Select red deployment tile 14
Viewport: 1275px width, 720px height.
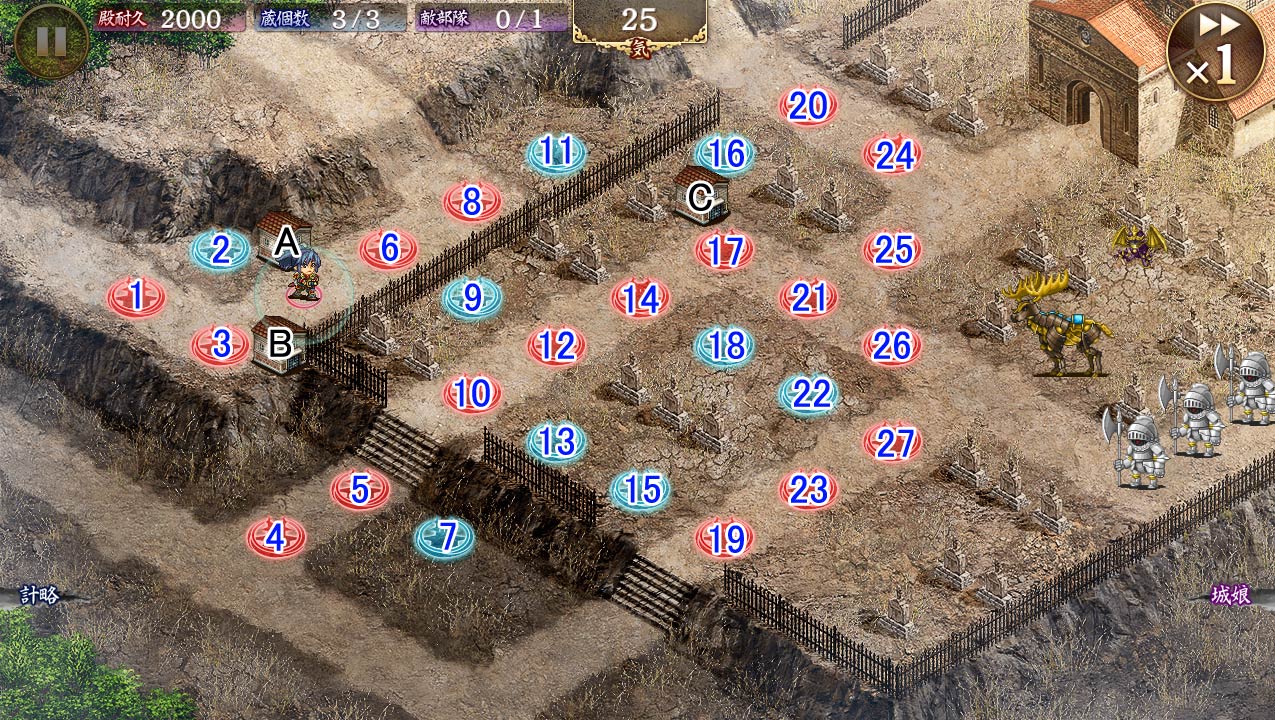[641, 298]
